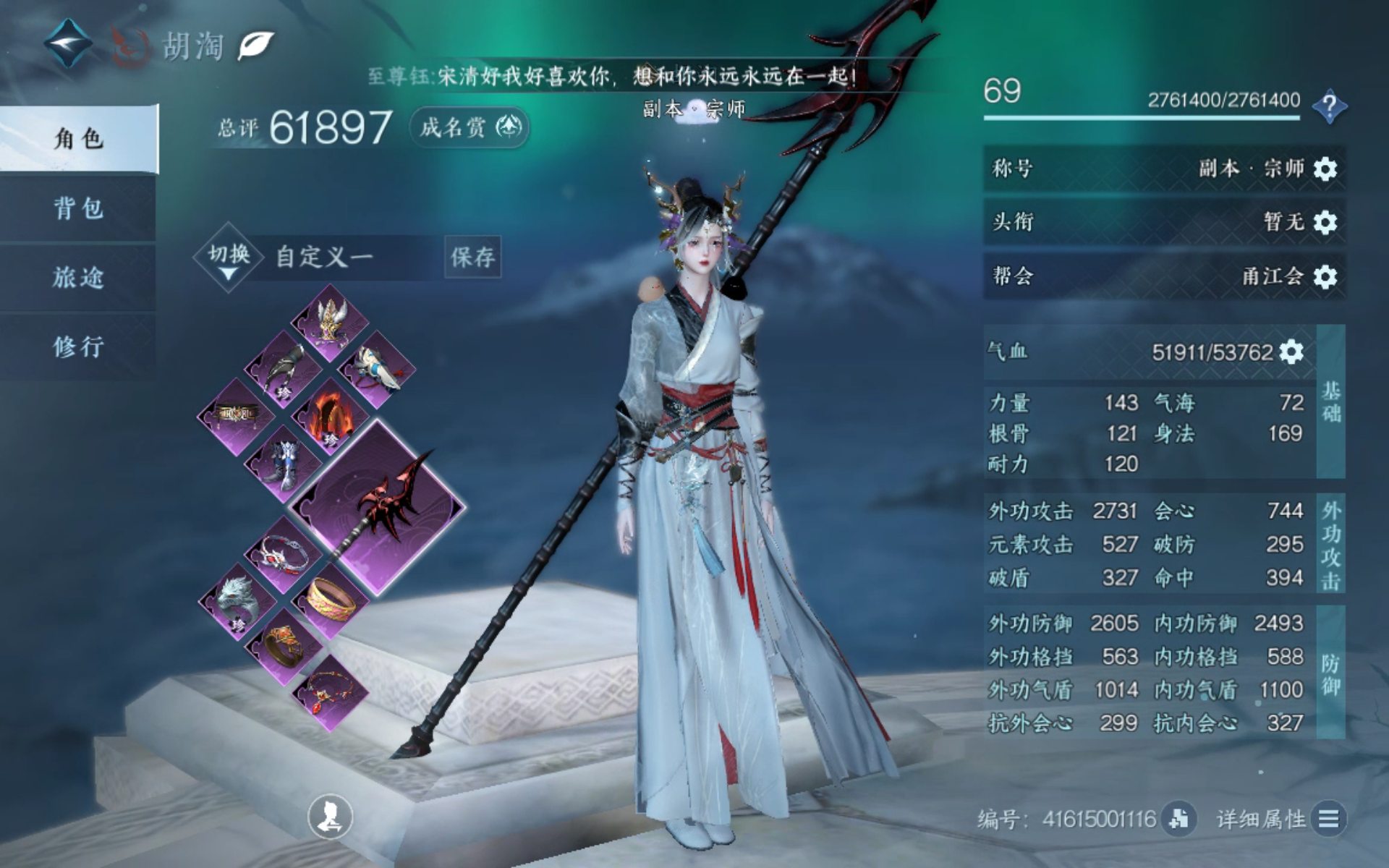1389x868 pixels.
Task: Open the 旅途 tab
Action: pyautogui.click(x=78, y=278)
